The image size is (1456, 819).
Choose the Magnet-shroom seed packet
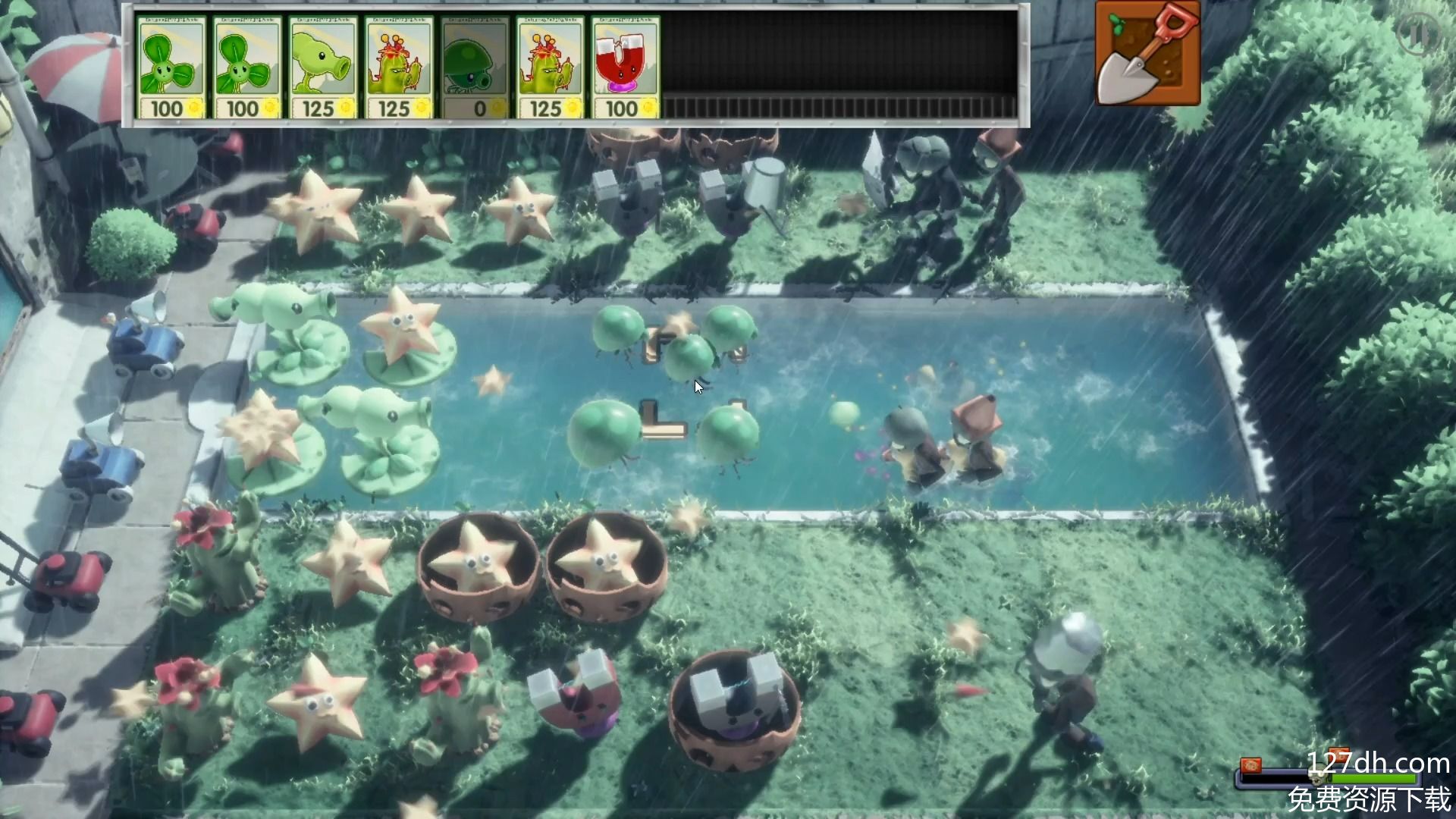(x=626, y=68)
